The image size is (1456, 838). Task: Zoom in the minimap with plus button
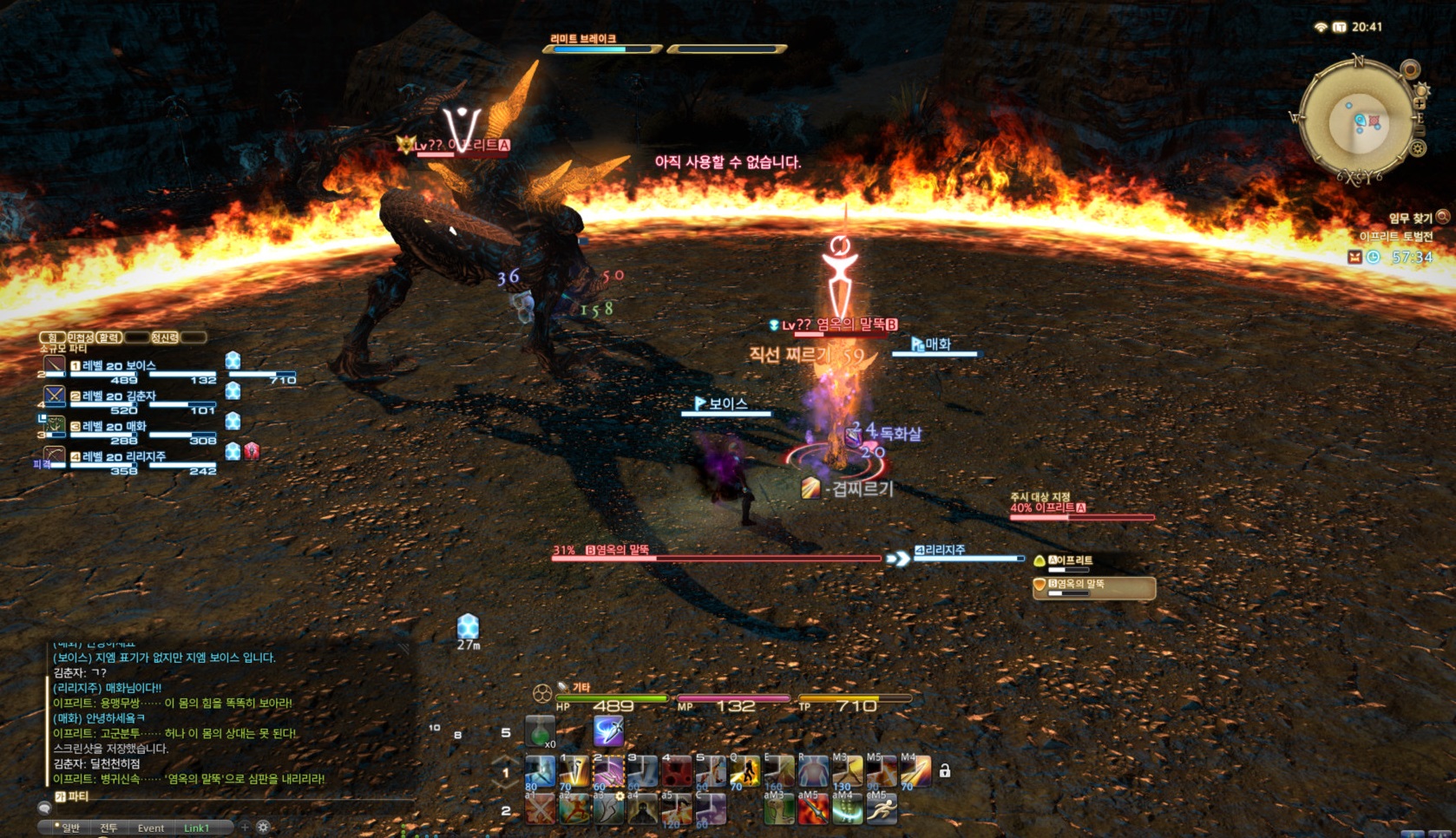point(1420,104)
